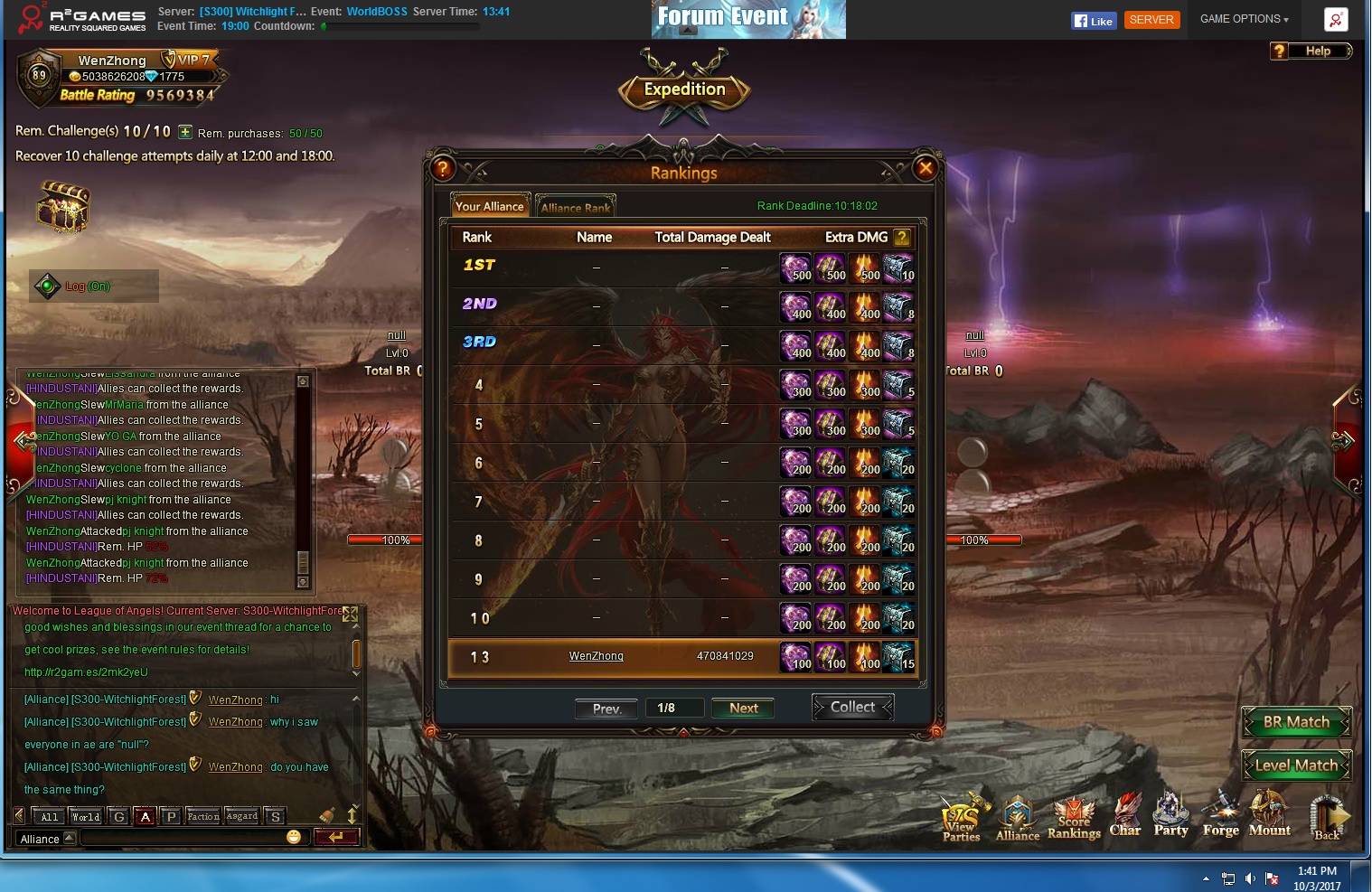Image resolution: width=1372 pixels, height=892 pixels.
Task: Start a Level Match
Action: coord(1296,765)
